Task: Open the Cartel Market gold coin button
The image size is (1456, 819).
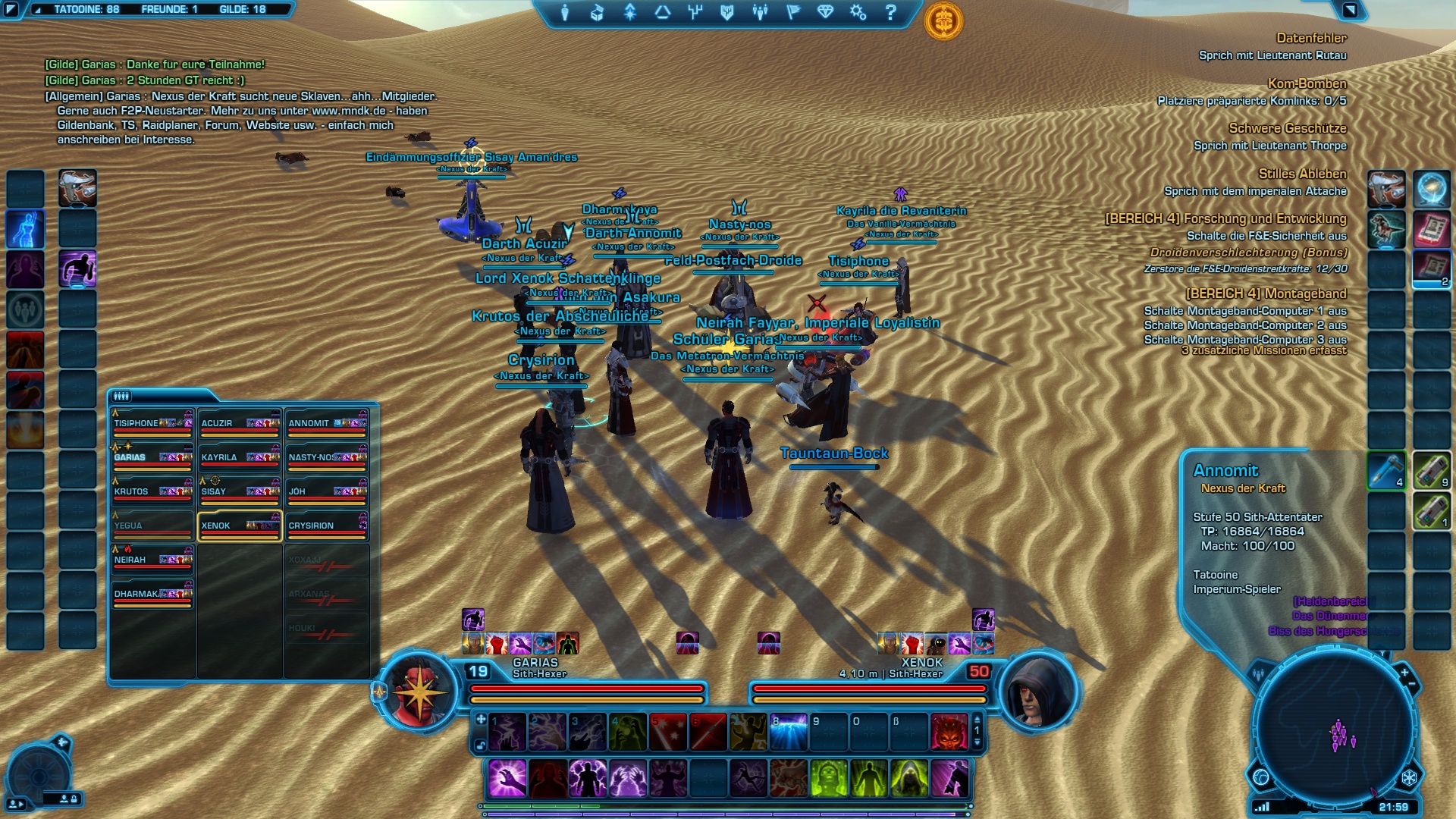Action: (943, 21)
